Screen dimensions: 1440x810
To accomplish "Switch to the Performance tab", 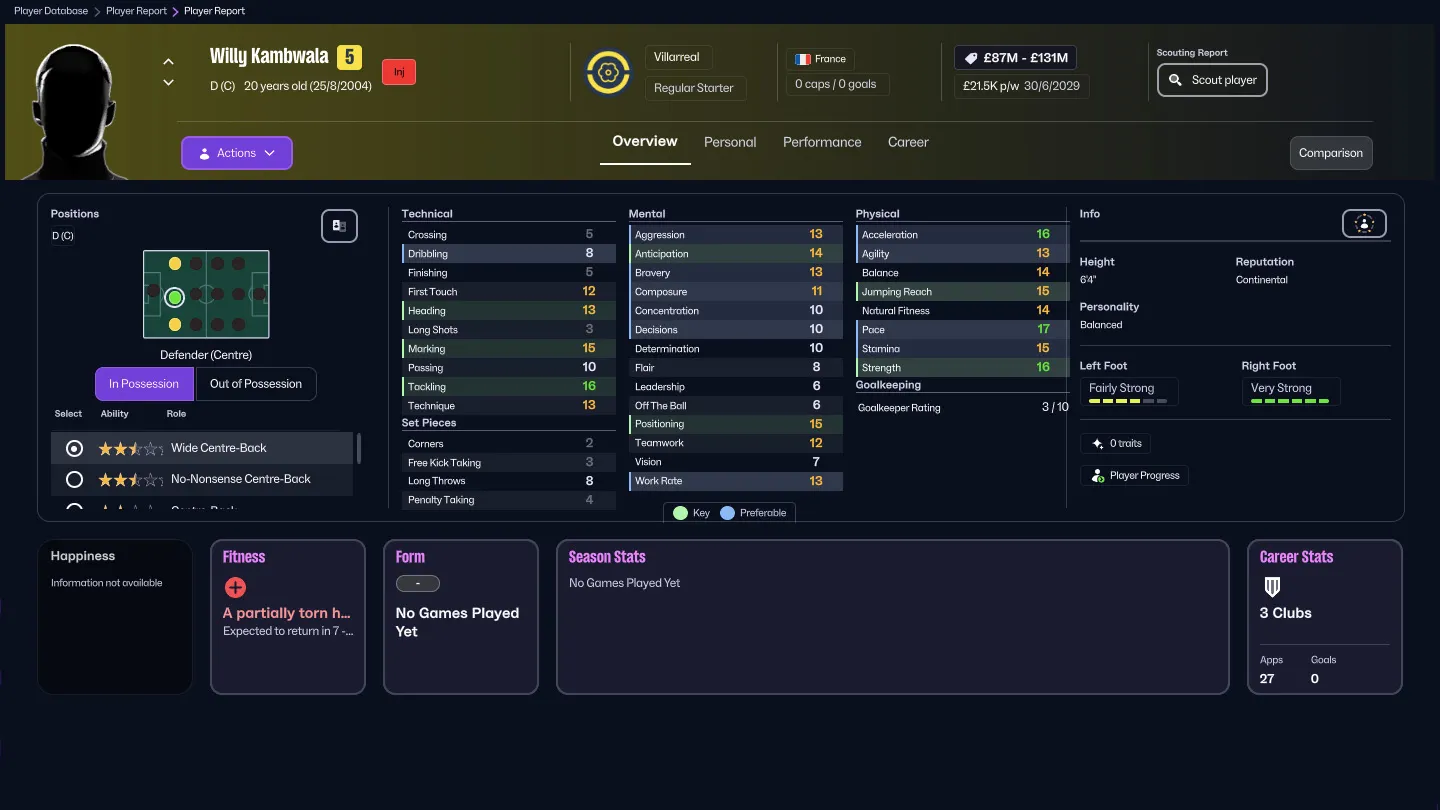I will tap(822, 142).
